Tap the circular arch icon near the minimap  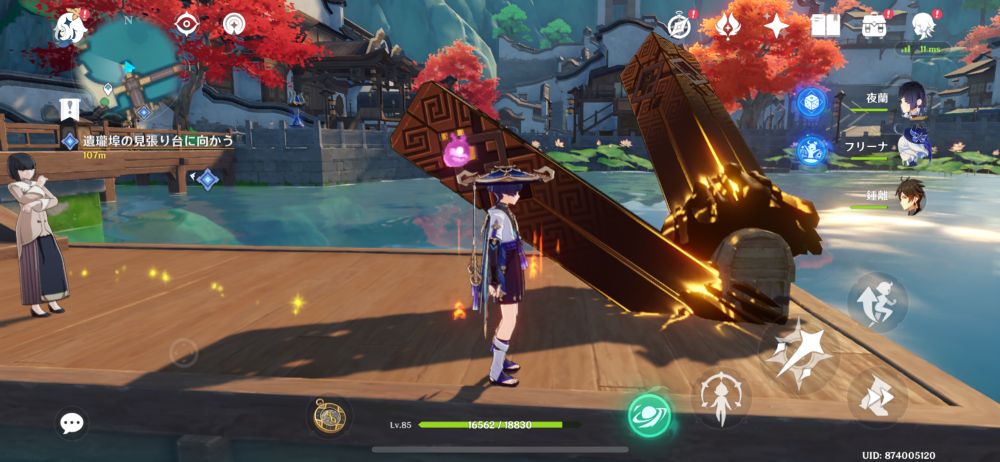point(235,24)
